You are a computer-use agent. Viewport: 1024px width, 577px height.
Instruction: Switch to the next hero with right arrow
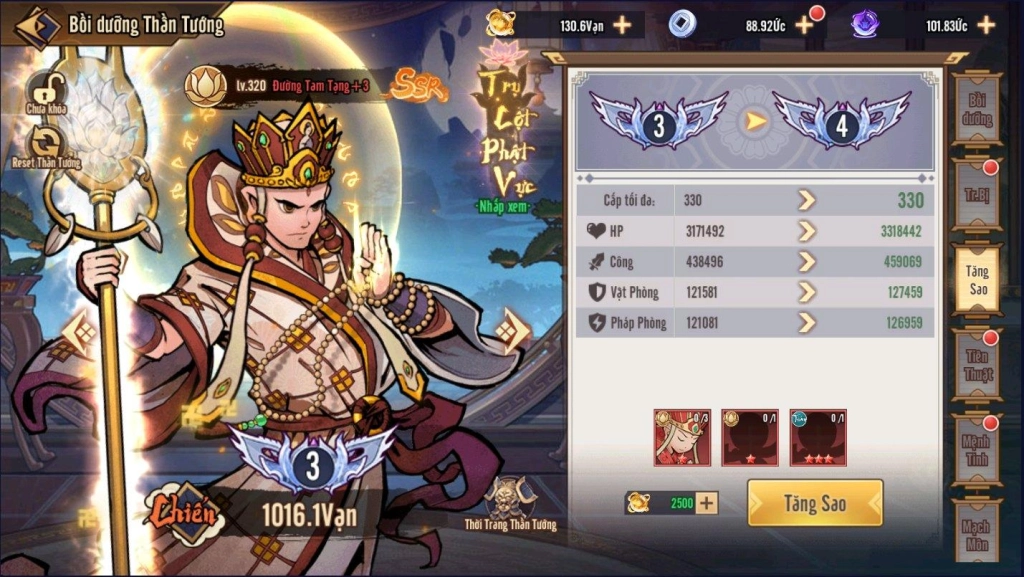tap(514, 331)
